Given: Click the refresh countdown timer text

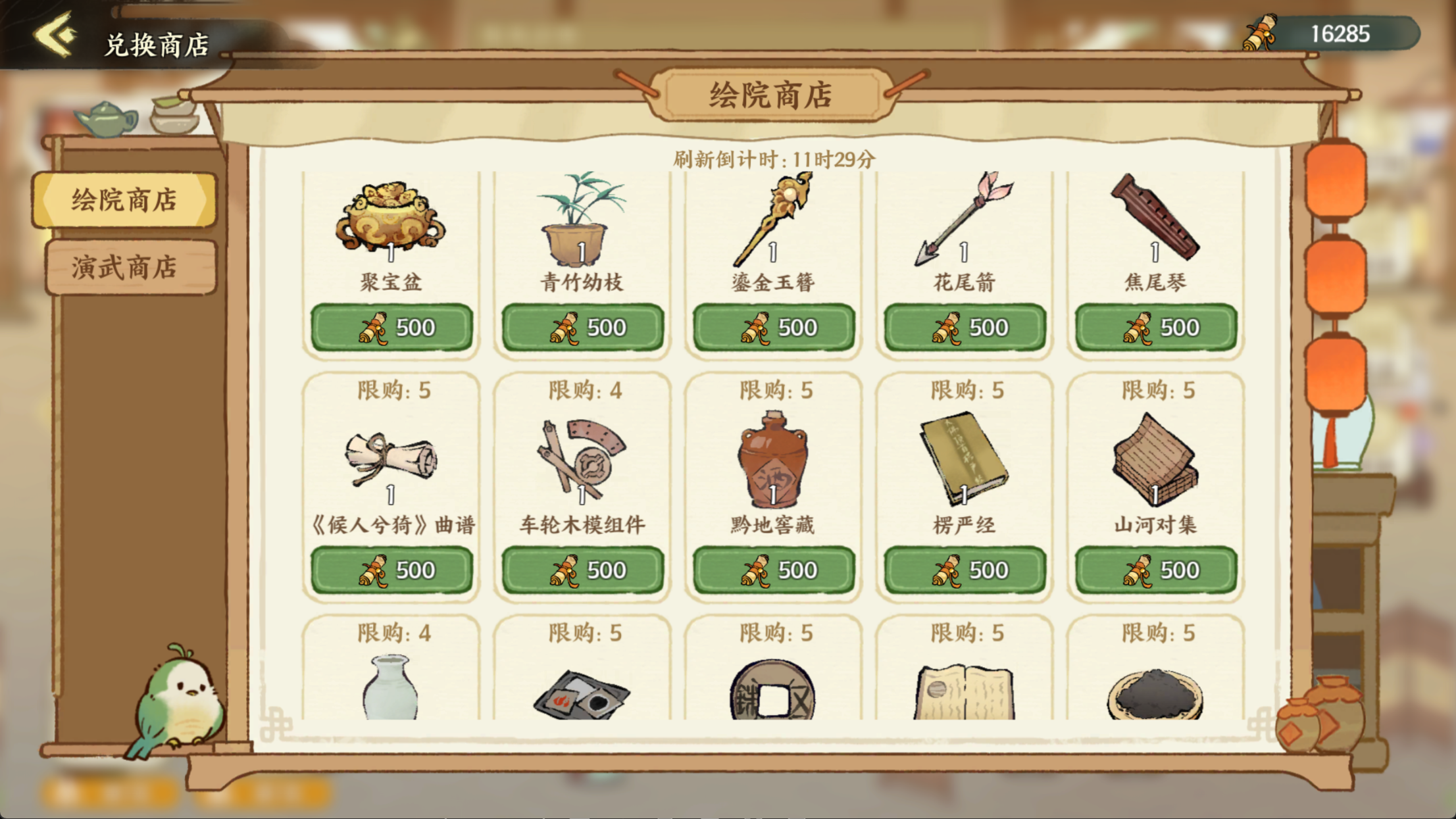Looking at the screenshot, I should point(773,158).
